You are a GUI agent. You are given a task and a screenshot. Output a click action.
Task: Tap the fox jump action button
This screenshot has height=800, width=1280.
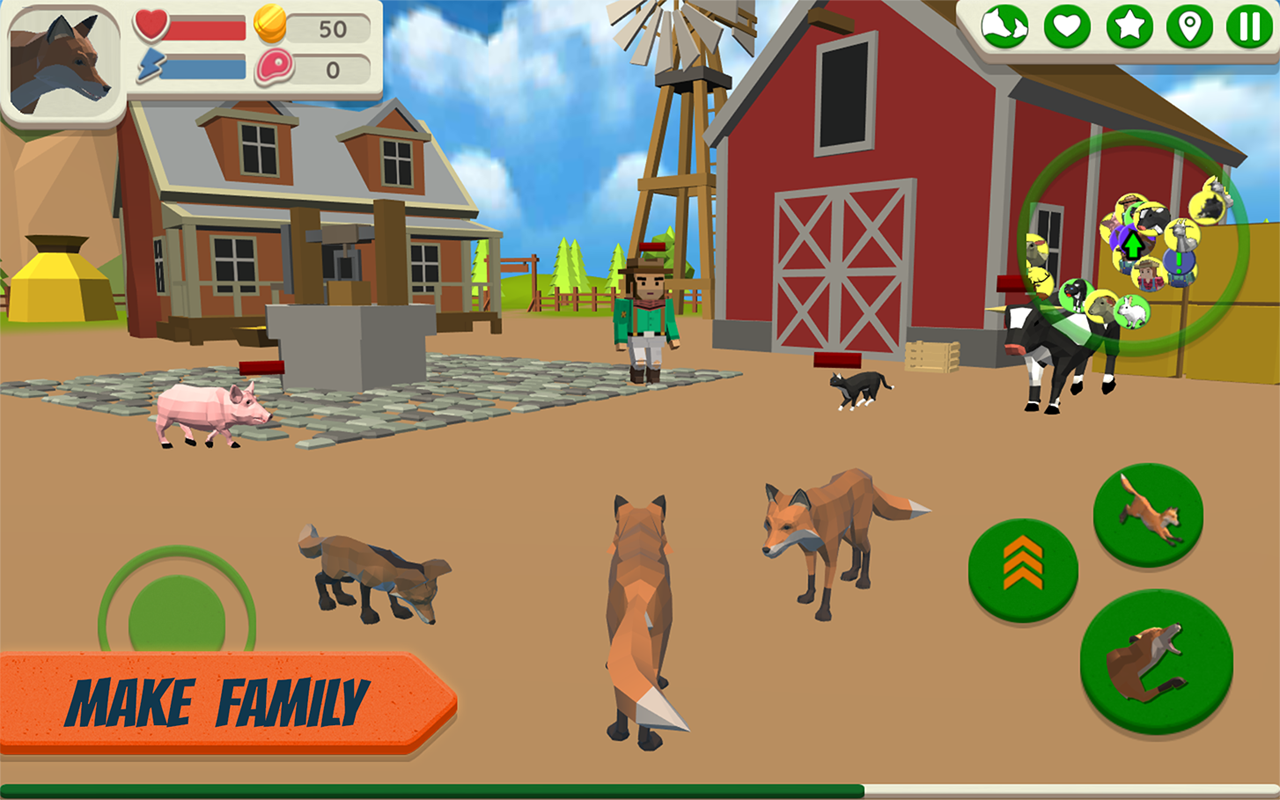point(1148,518)
